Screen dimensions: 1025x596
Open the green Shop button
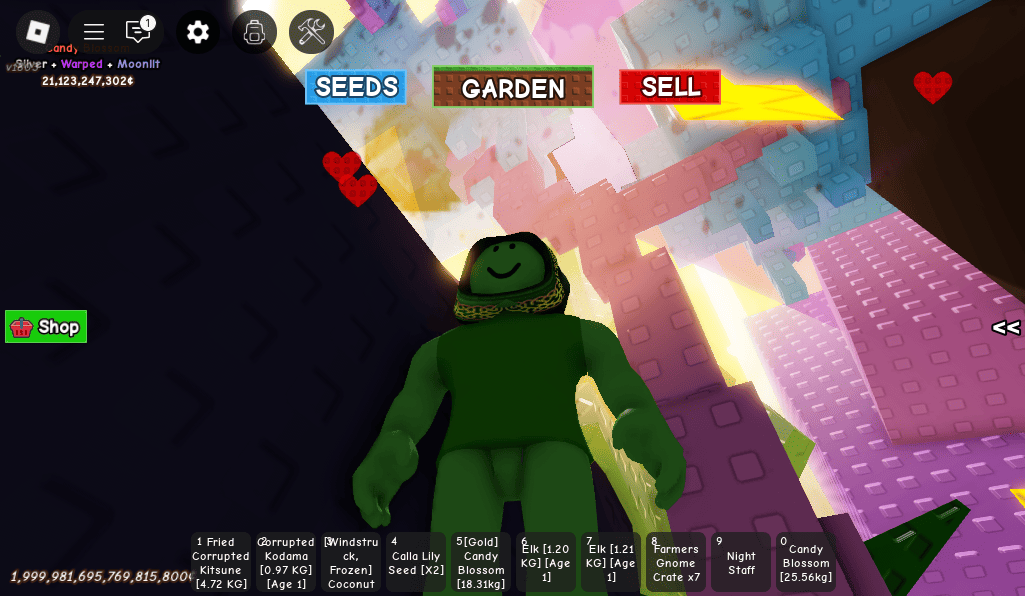pyautogui.click(x=46, y=327)
